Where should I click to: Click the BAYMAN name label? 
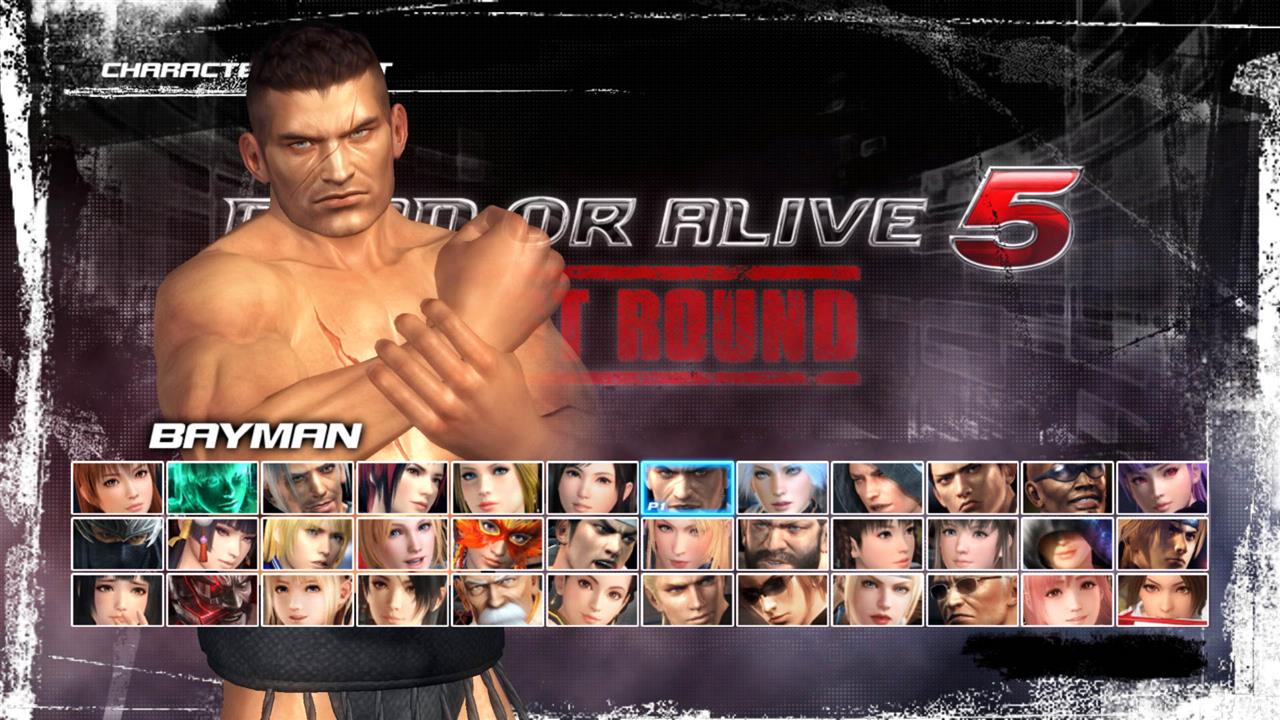point(255,434)
